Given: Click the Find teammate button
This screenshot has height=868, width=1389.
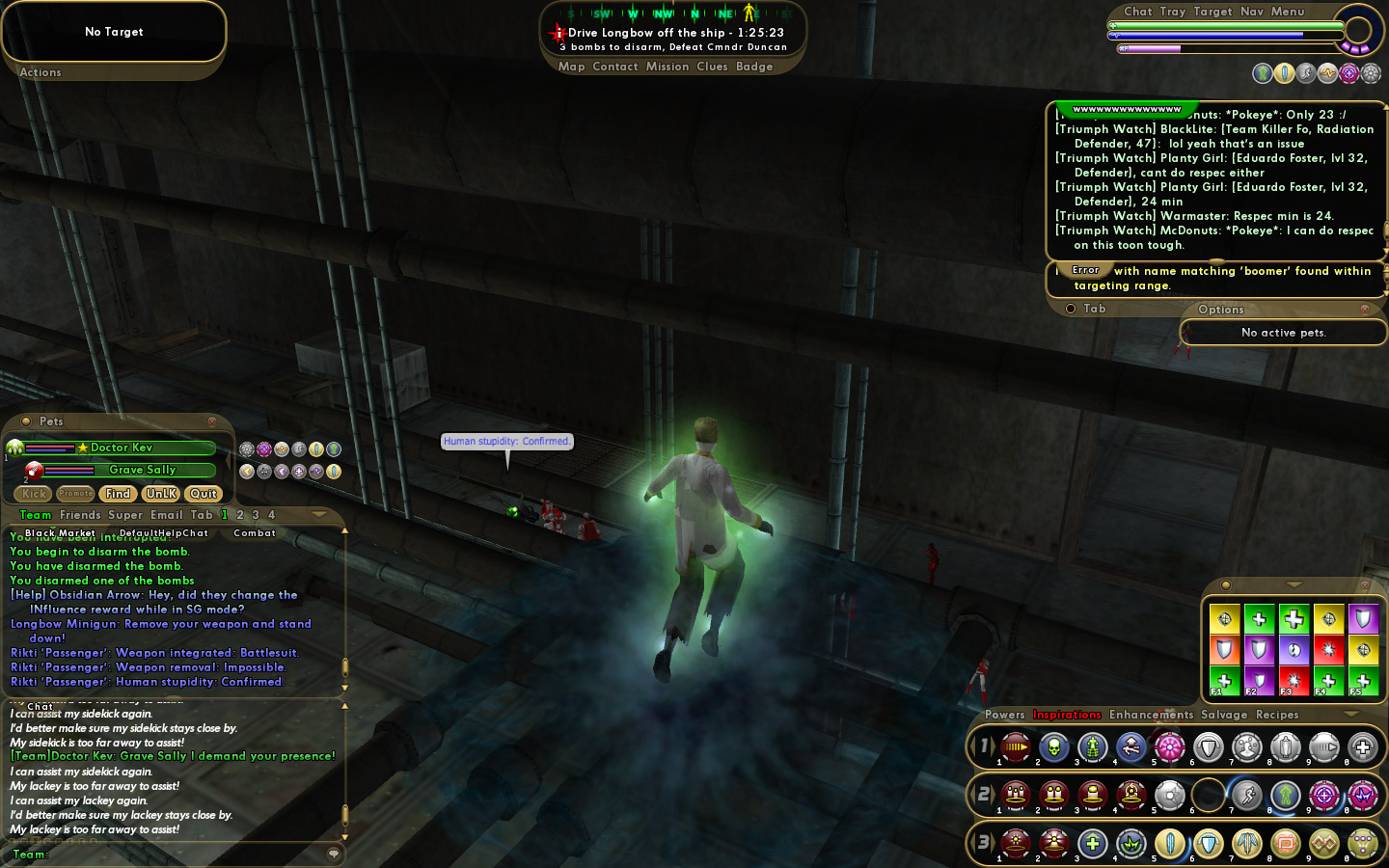Looking at the screenshot, I should click(118, 494).
